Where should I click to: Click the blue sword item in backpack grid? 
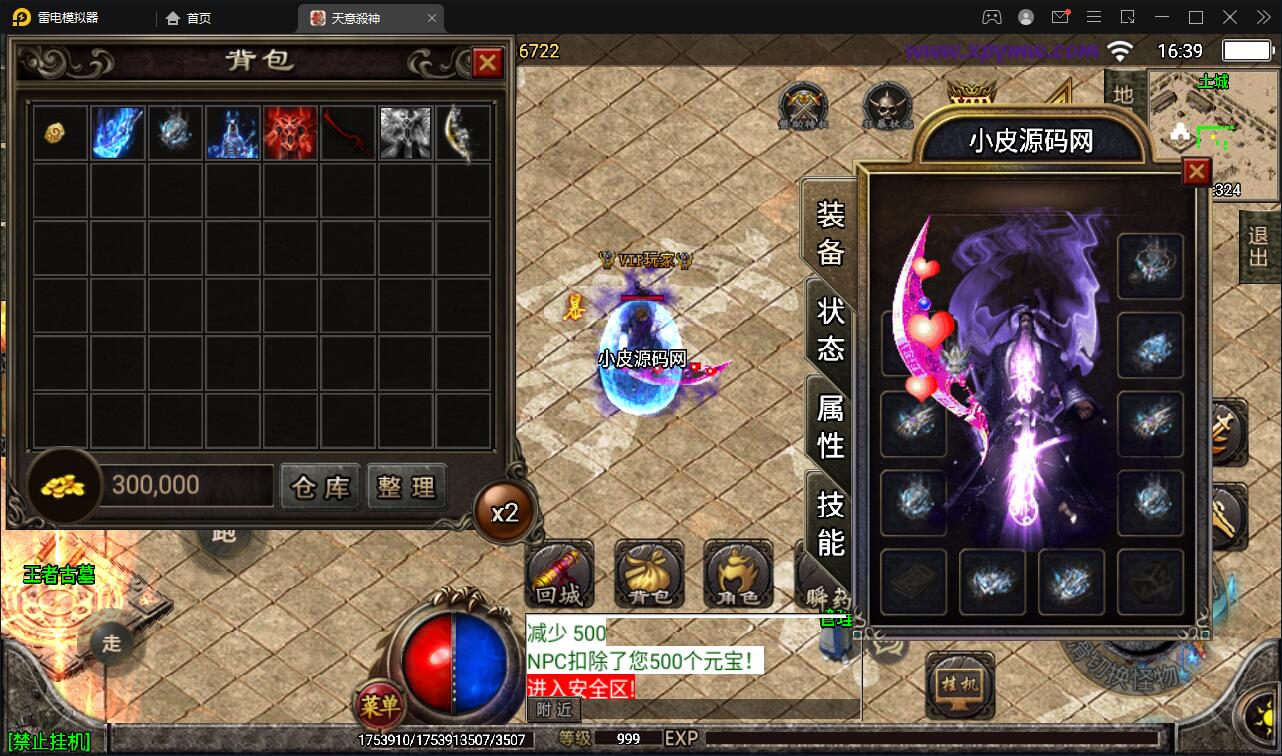click(x=117, y=132)
